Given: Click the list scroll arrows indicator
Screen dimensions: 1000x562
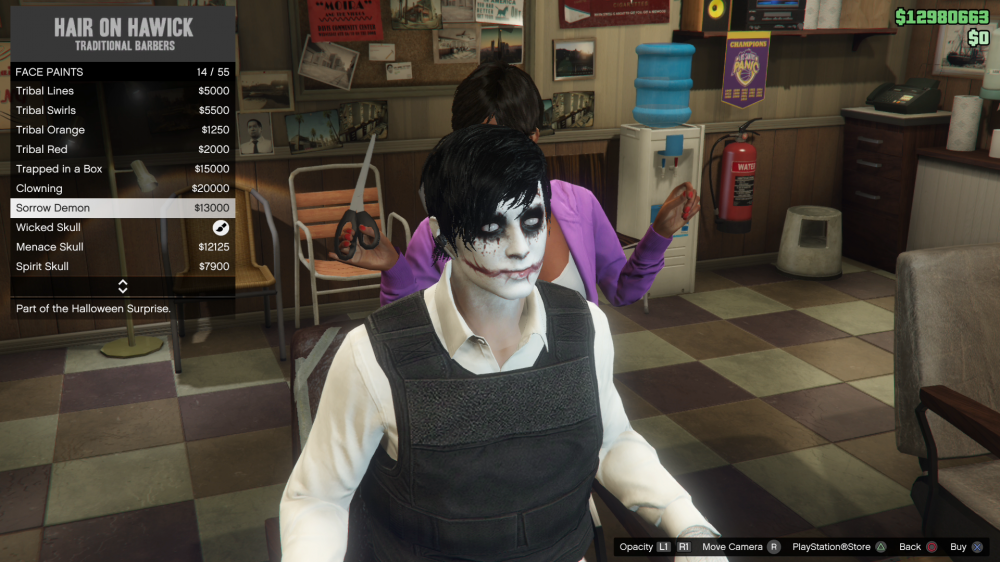Looking at the screenshot, I should (x=123, y=287).
